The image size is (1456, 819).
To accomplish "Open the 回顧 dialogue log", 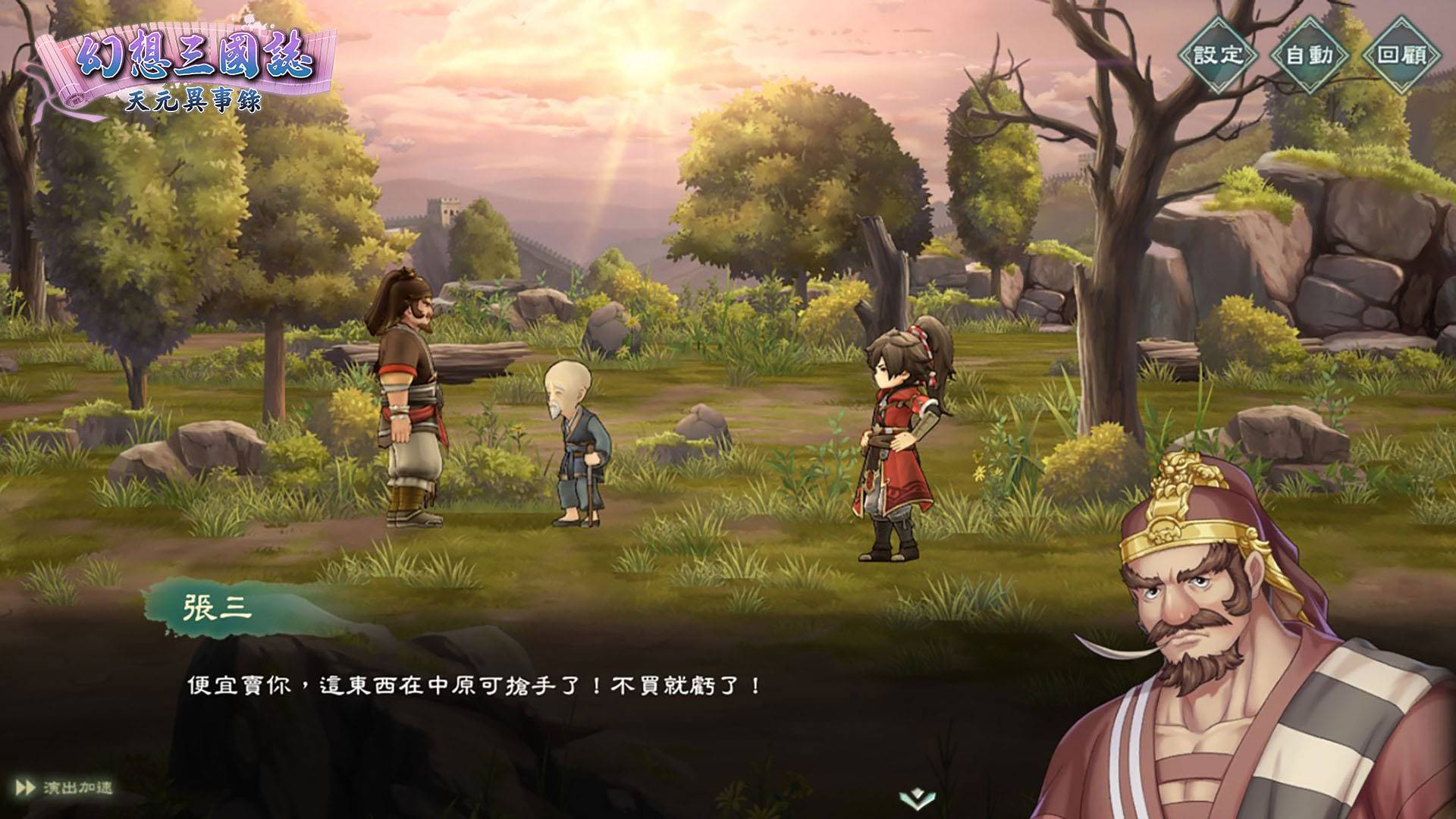I will (1401, 55).
